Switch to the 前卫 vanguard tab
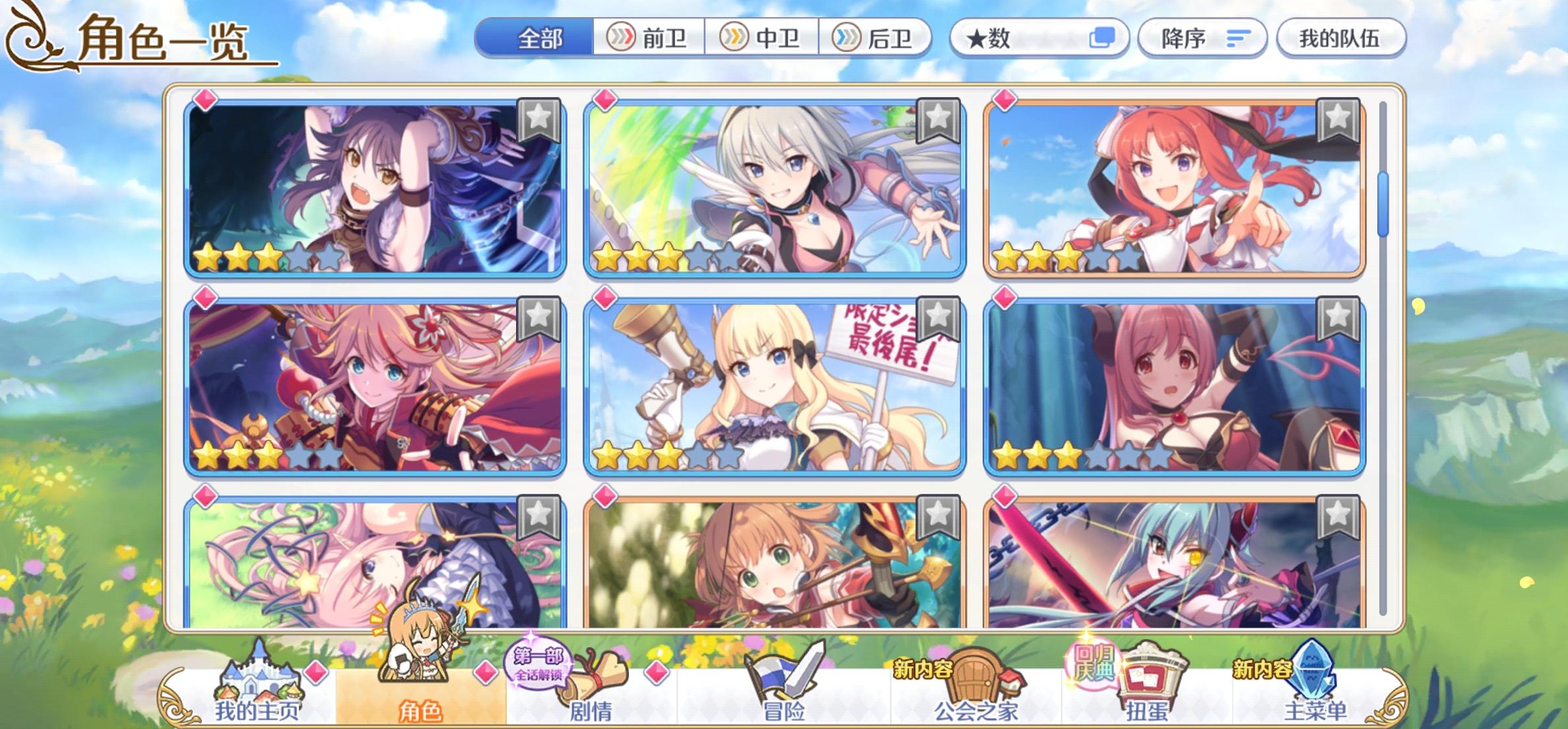This screenshot has width=1568, height=729. click(x=653, y=38)
